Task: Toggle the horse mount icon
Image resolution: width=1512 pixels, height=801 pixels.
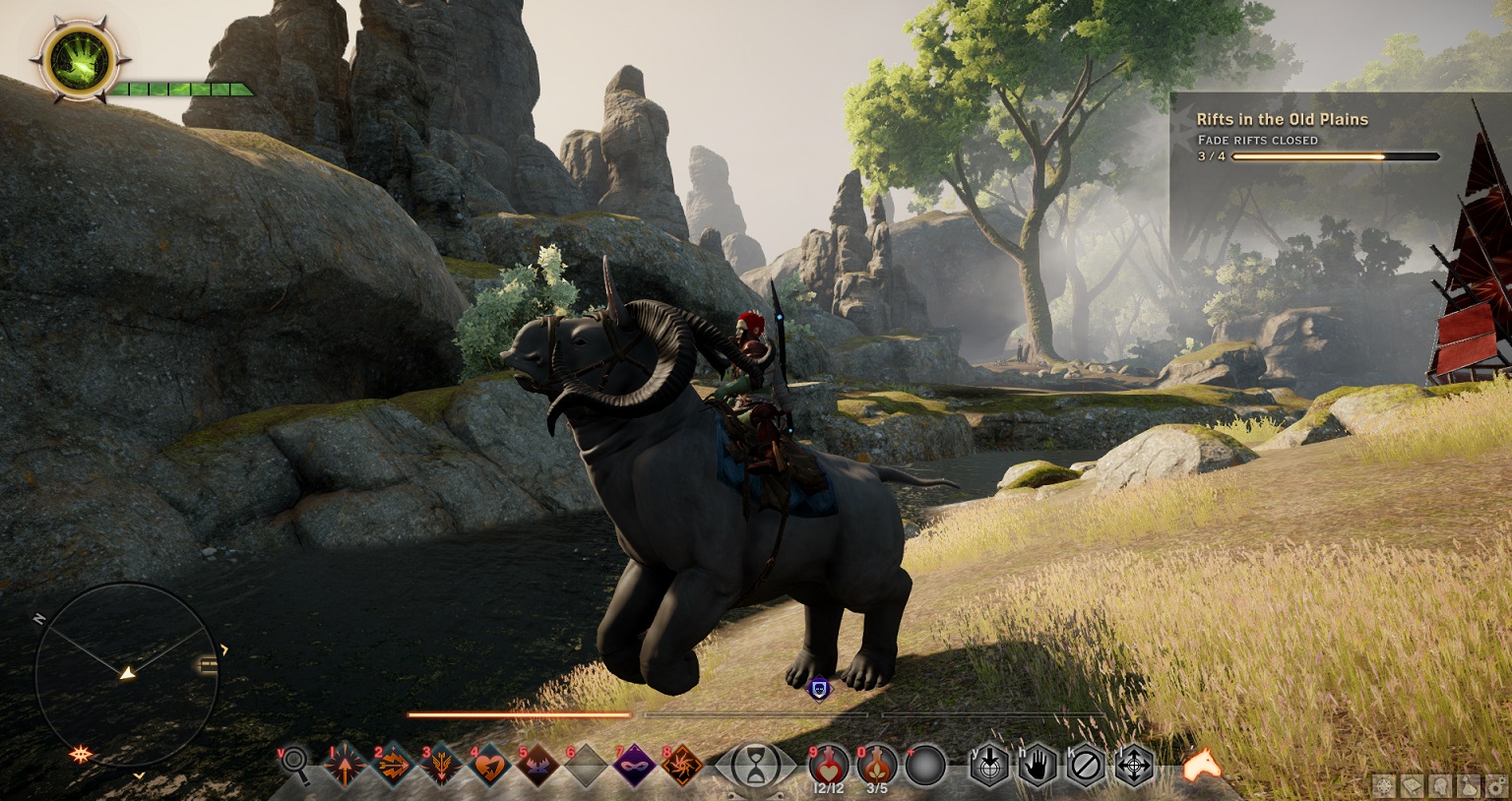Action: [x=1202, y=764]
